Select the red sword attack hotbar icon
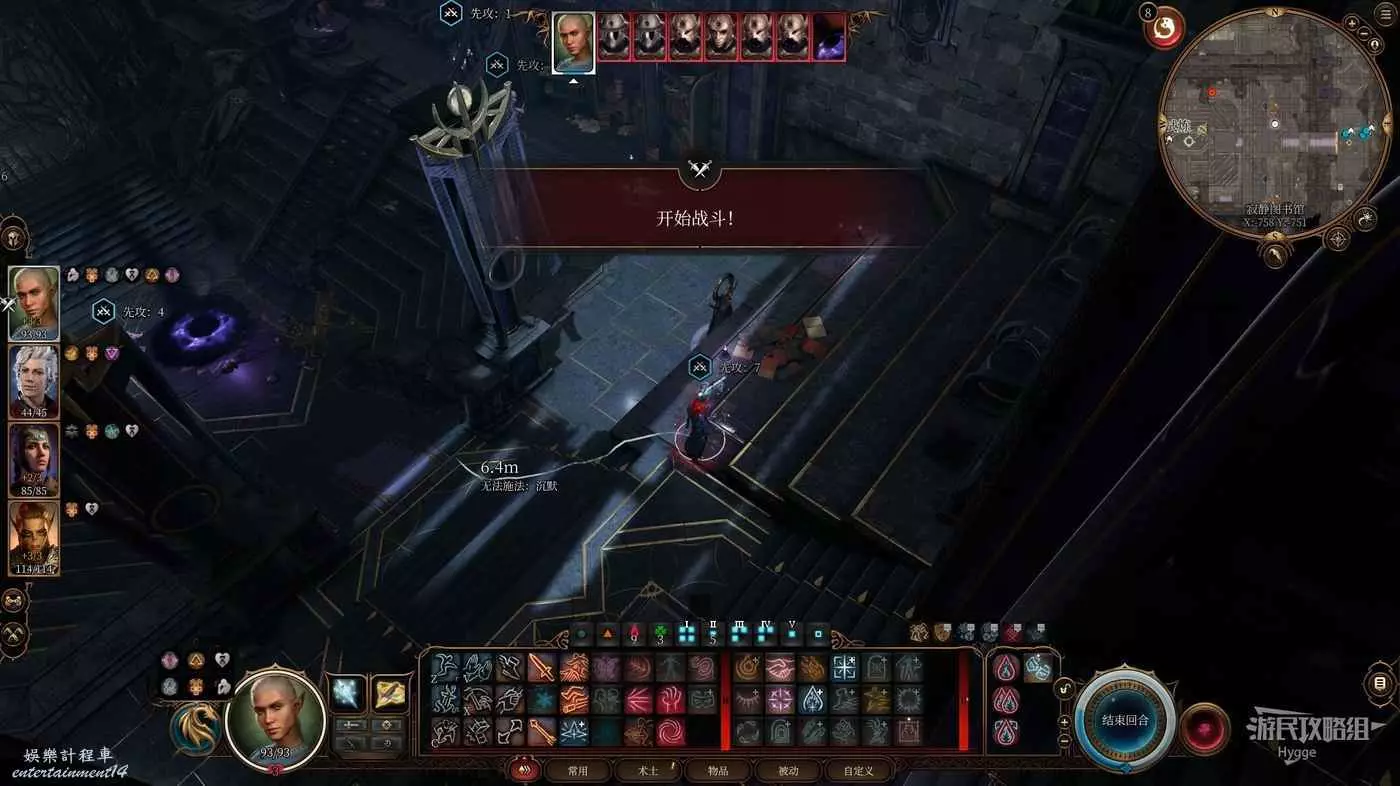Viewport: 1400px width, 786px height. tap(541, 667)
